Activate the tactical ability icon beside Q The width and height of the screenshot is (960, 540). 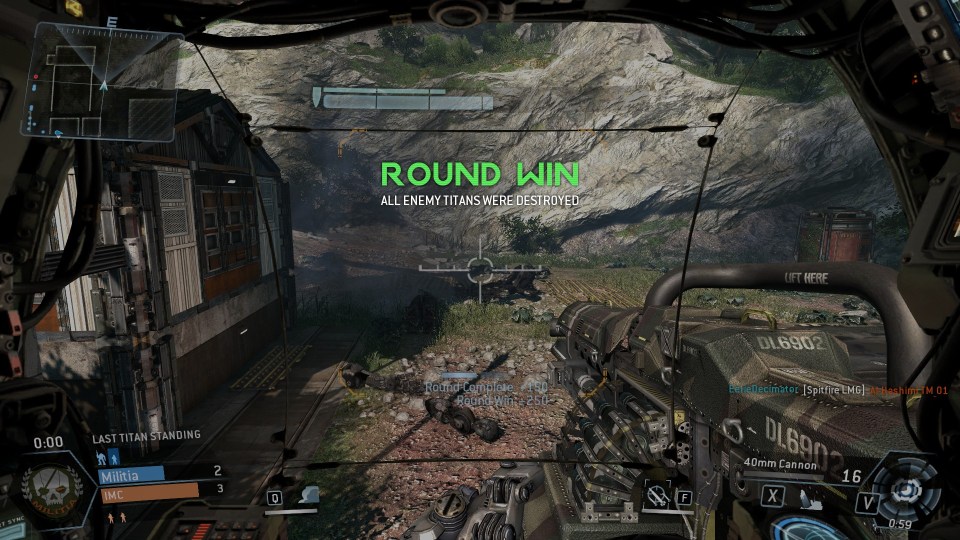coord(309,494)
